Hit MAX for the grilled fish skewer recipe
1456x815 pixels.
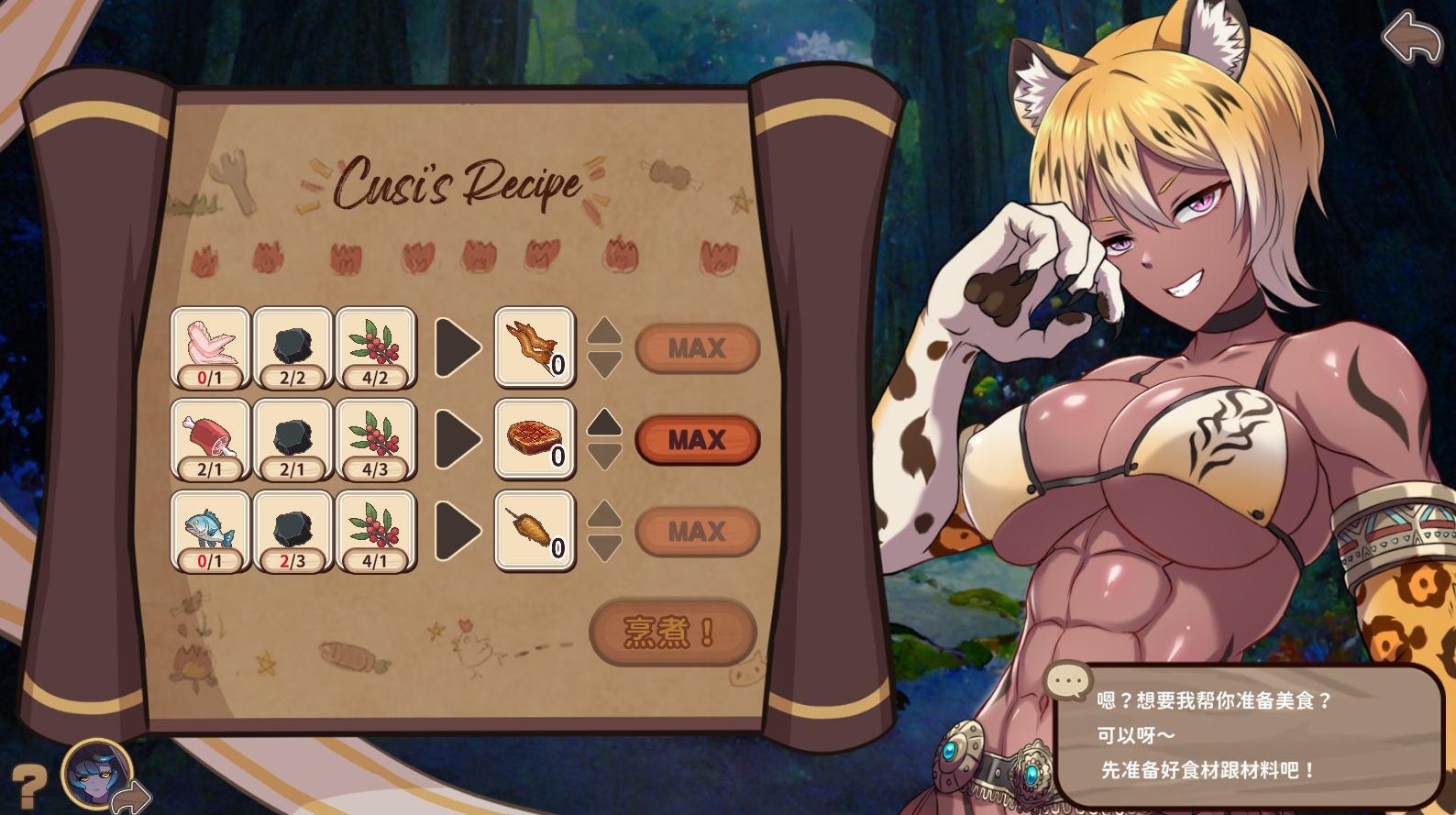tap(697, 532)
